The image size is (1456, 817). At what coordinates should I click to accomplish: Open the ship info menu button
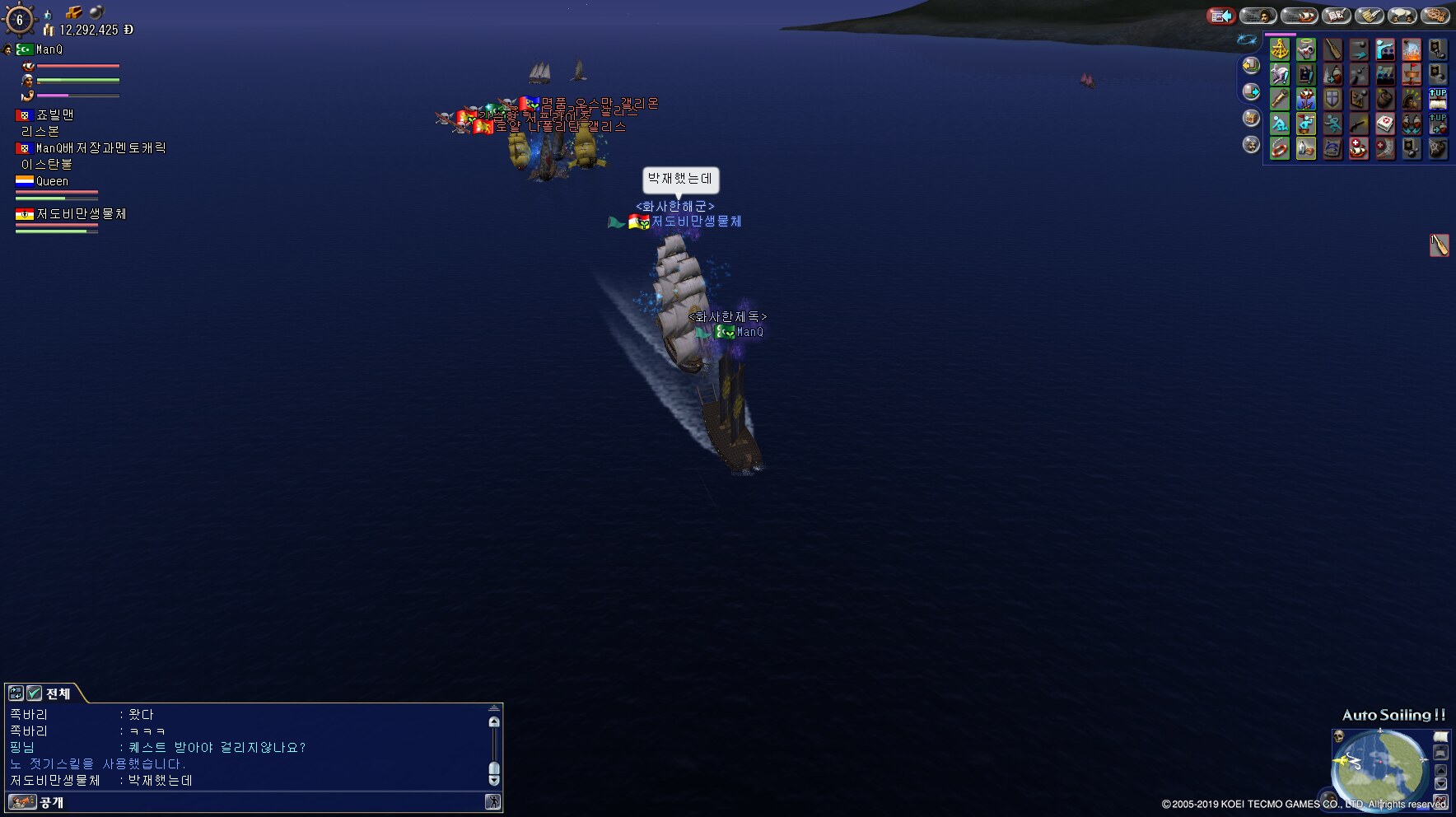click(x=1299, y=16)
